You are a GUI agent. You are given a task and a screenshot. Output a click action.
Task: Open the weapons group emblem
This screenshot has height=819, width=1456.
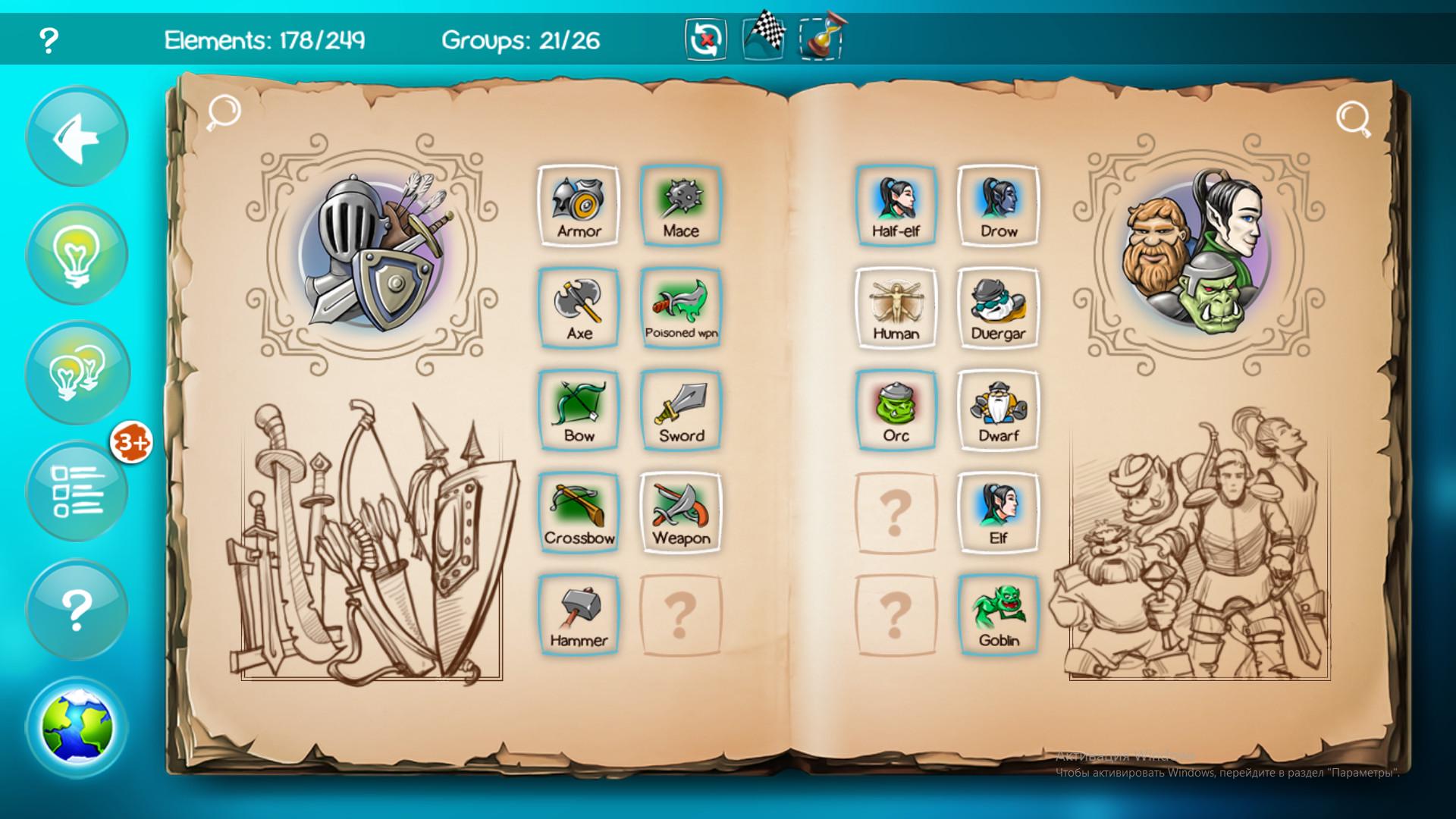pos(373,255)
